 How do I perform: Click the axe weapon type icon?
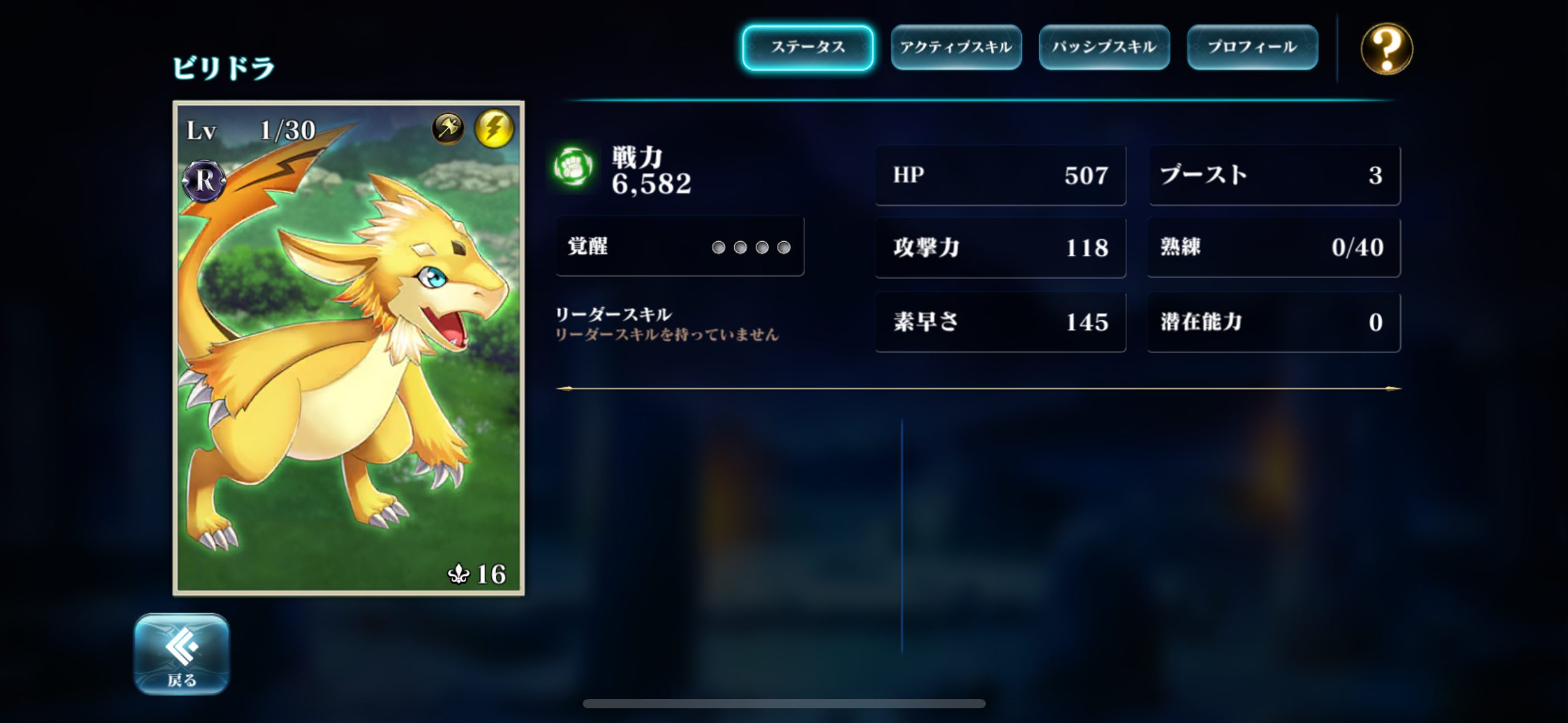pyautogui.click(x=448, y=128)
